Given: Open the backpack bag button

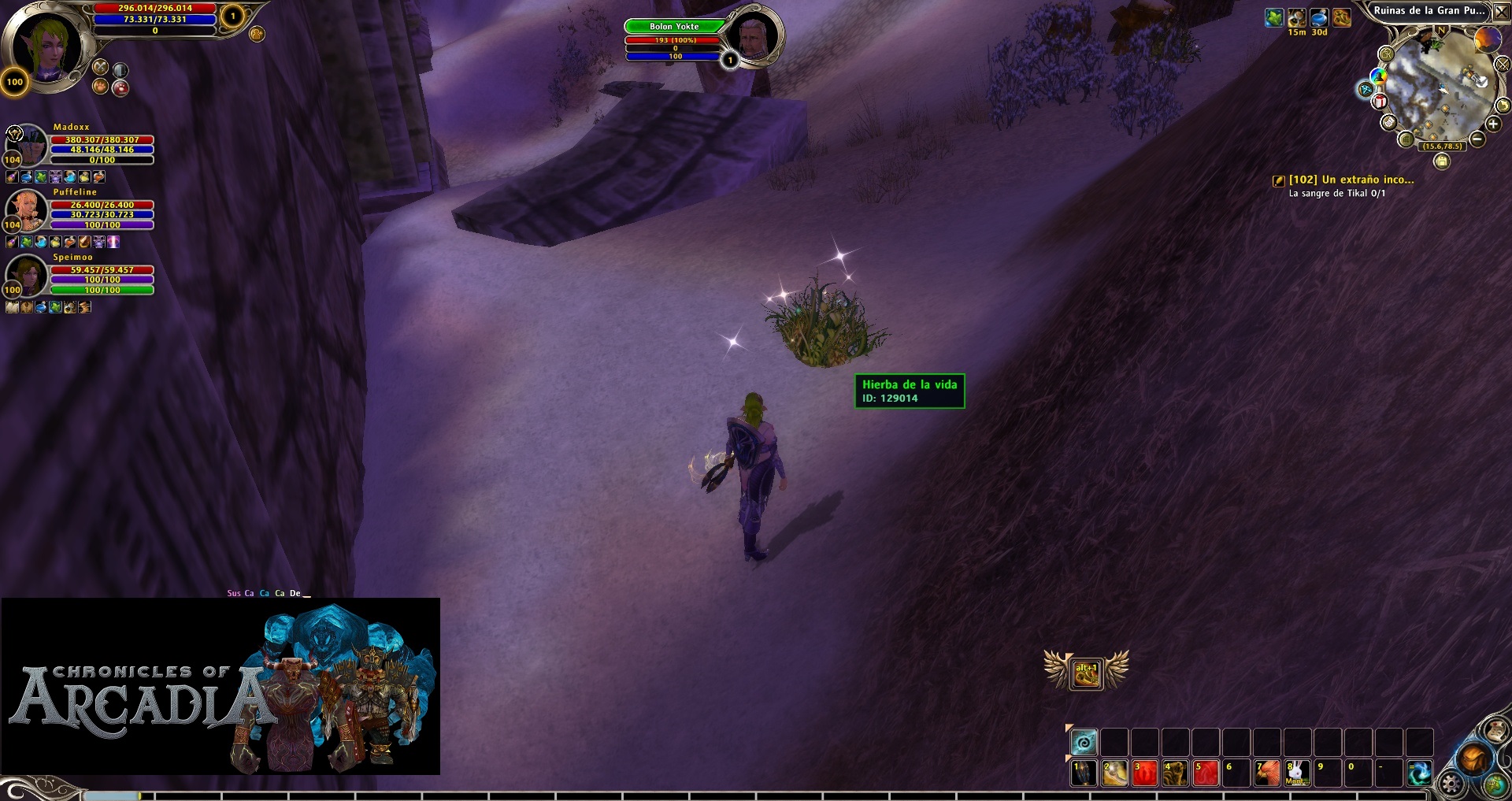Looking at the screenshot, I should click(1472, 759).
